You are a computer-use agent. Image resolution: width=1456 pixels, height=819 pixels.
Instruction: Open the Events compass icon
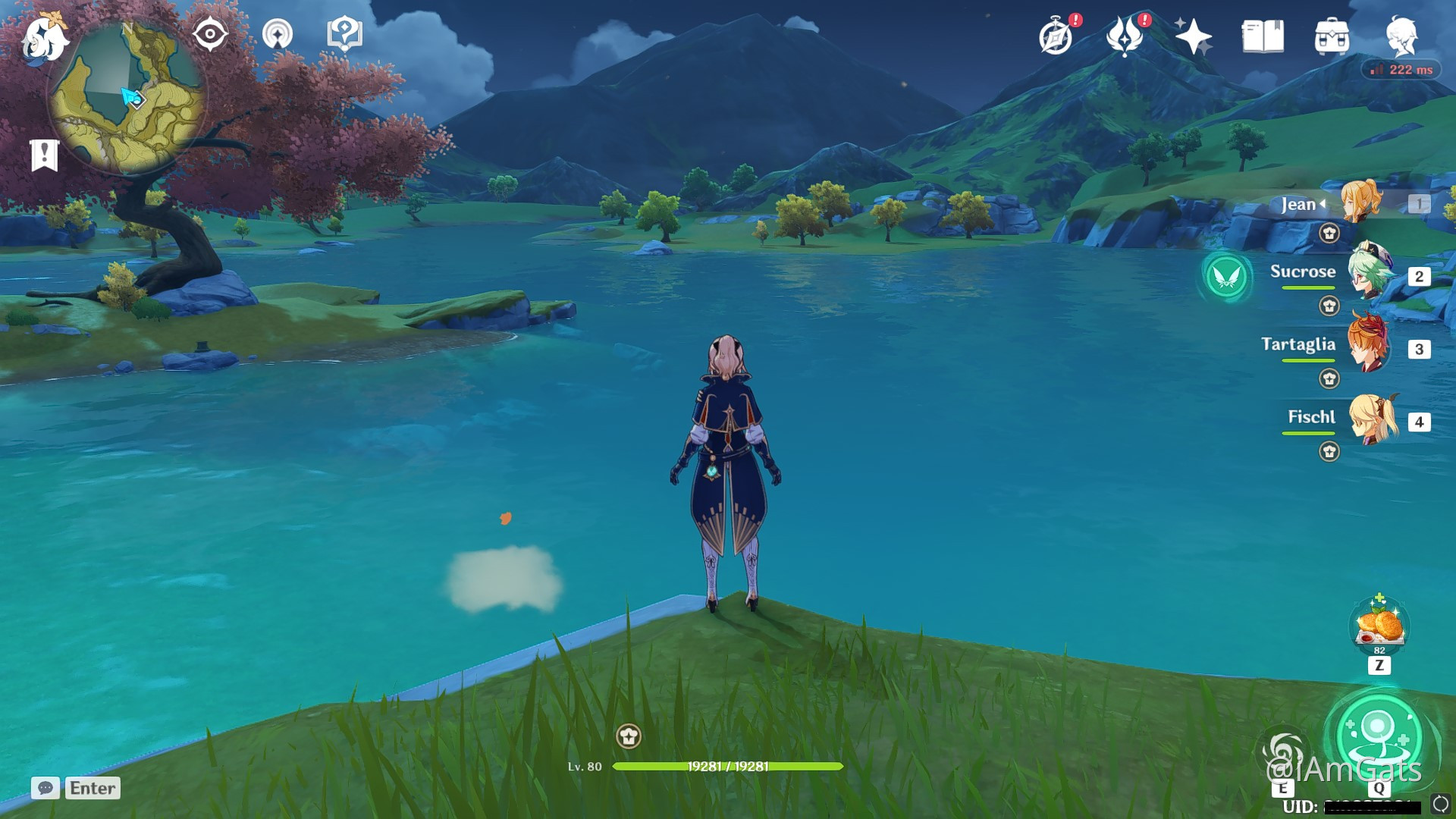click(1056, 36)
